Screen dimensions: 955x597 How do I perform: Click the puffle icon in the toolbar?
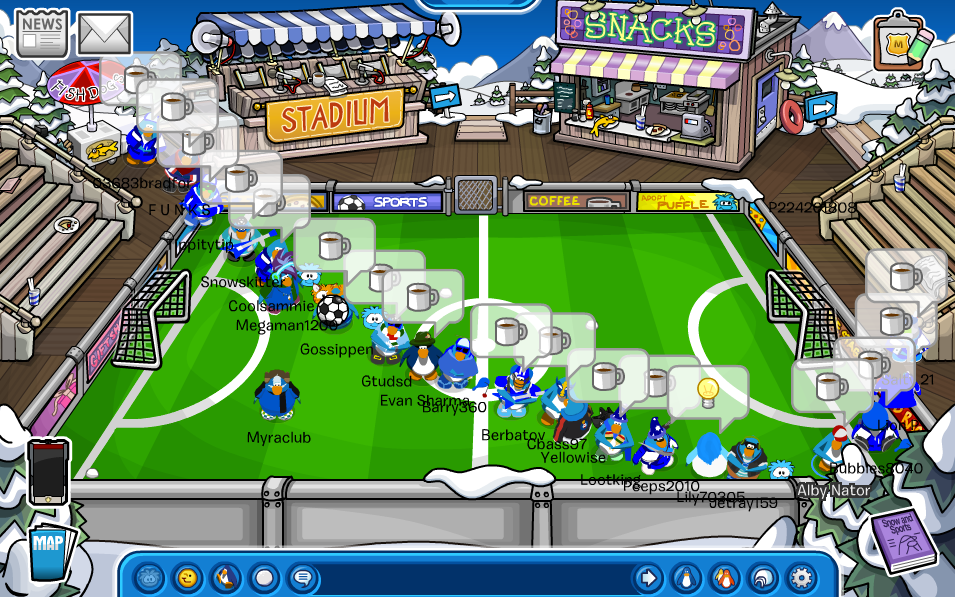(149, 577)
